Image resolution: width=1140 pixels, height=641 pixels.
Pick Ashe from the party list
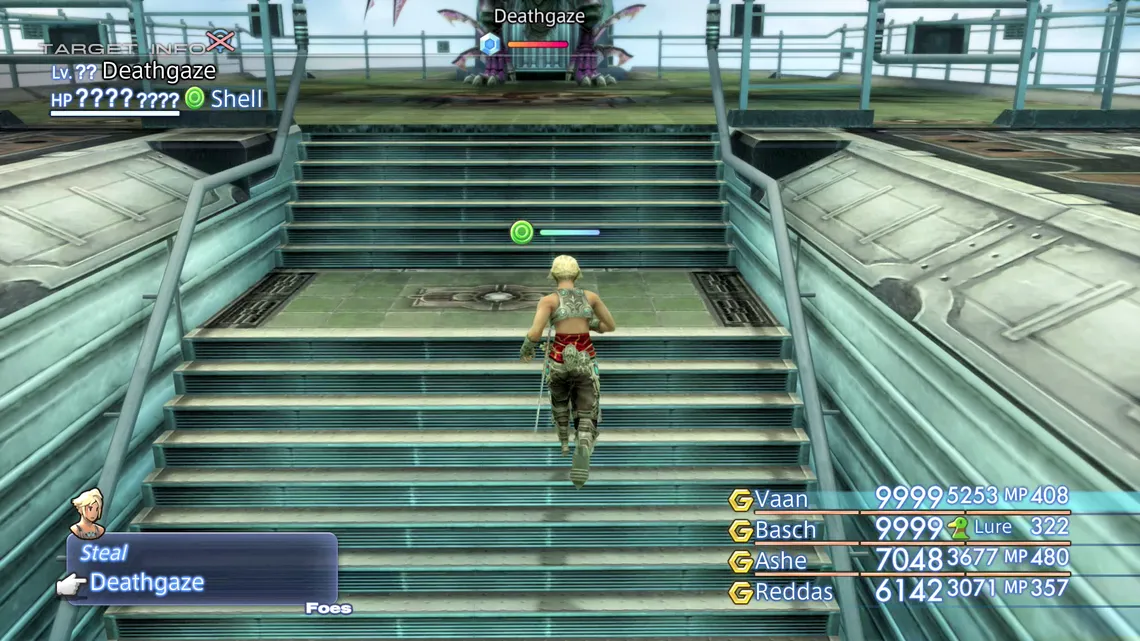click(x=781, y=561)
